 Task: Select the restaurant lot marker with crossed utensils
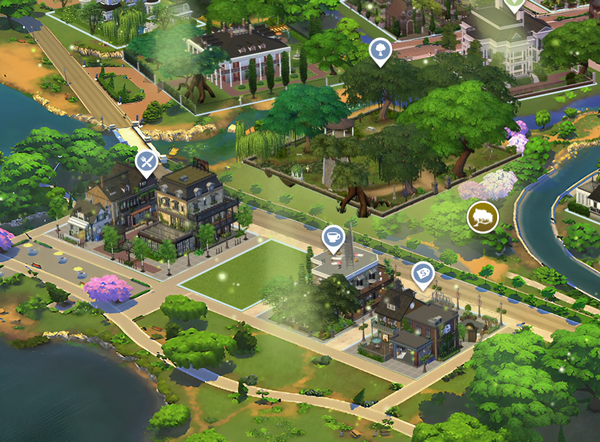[x=147, y=161]
